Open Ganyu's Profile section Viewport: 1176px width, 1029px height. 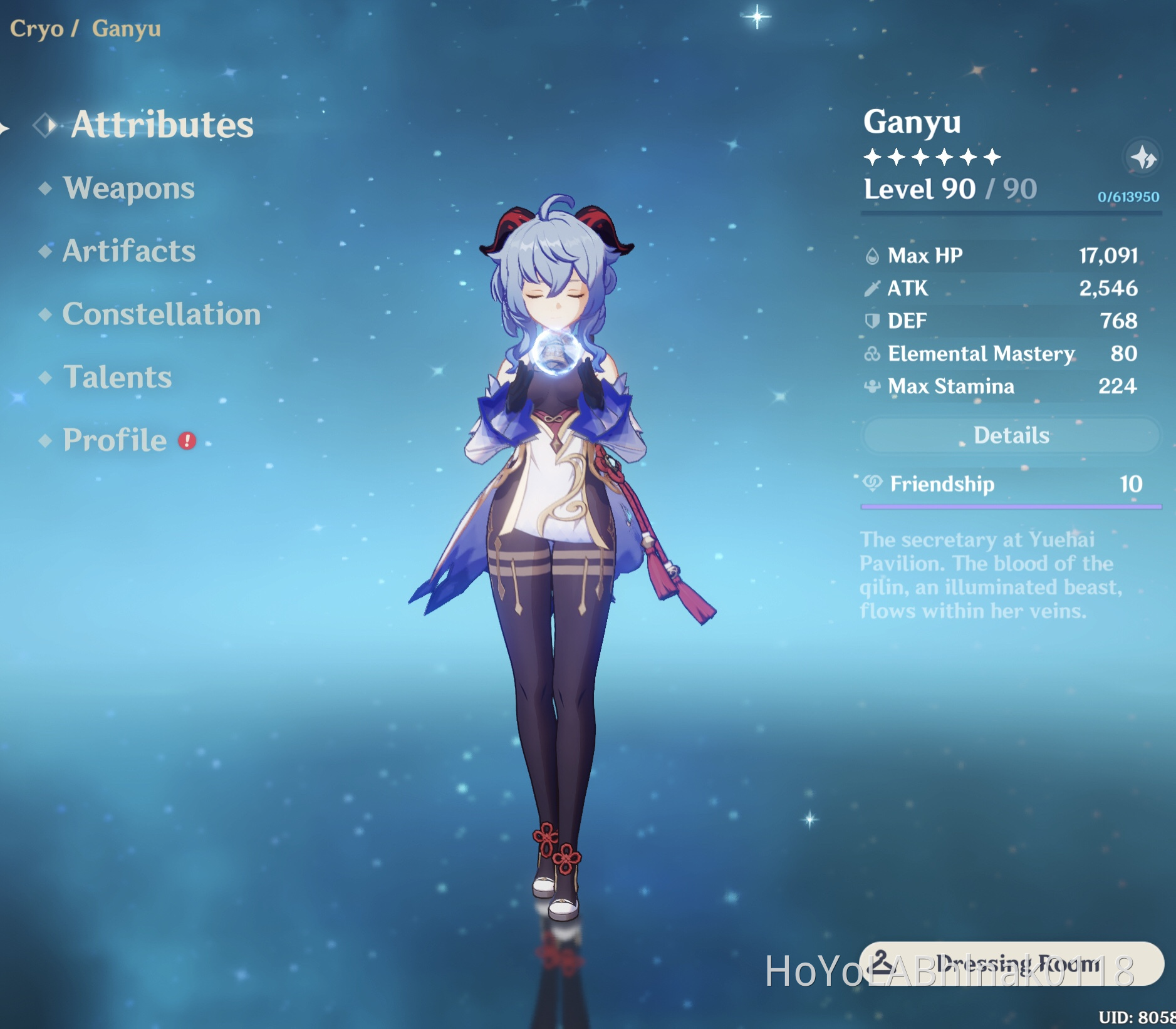pos(113,440)
